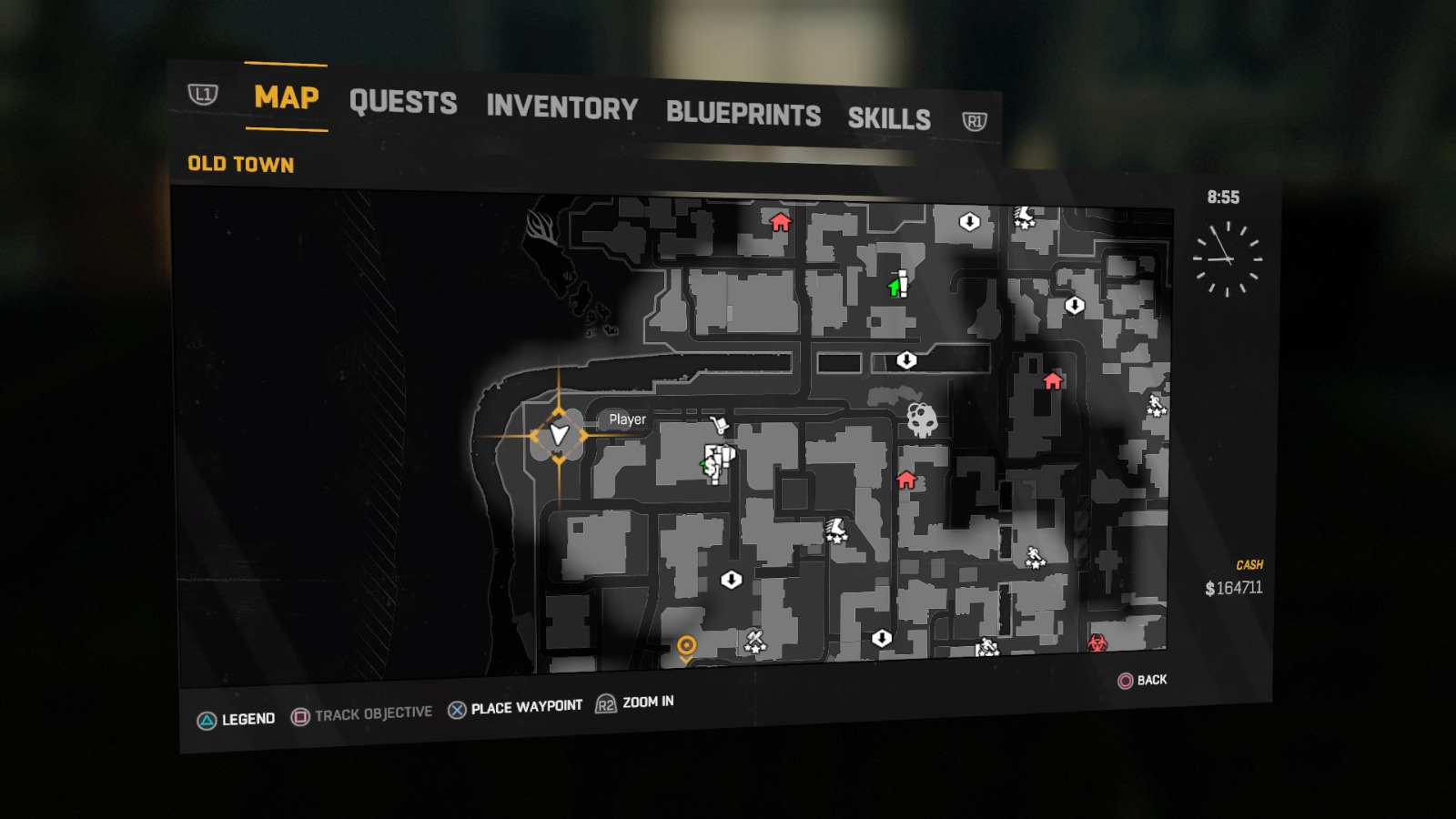Select the handcart vendor icon near the Player
Viewport: 1456px width, 819px height.
point(719,424)
